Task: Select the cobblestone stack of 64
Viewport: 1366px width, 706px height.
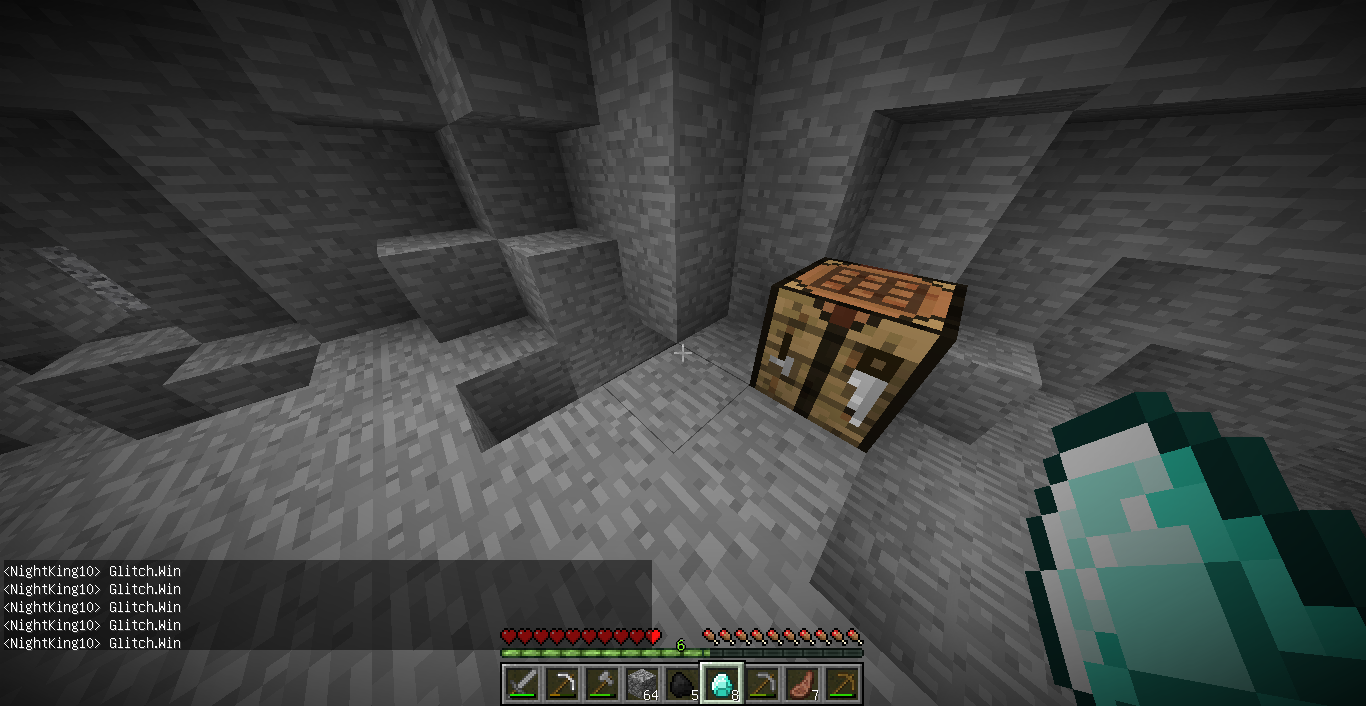Action: 641,684
